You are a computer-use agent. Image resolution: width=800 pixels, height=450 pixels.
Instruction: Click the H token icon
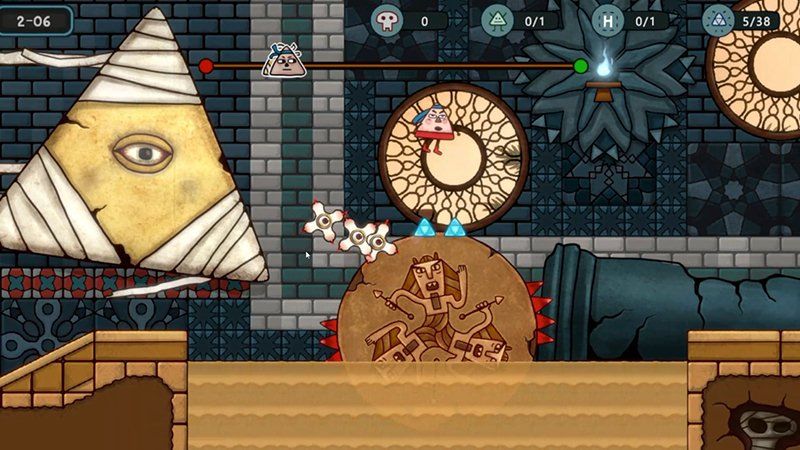607,20
